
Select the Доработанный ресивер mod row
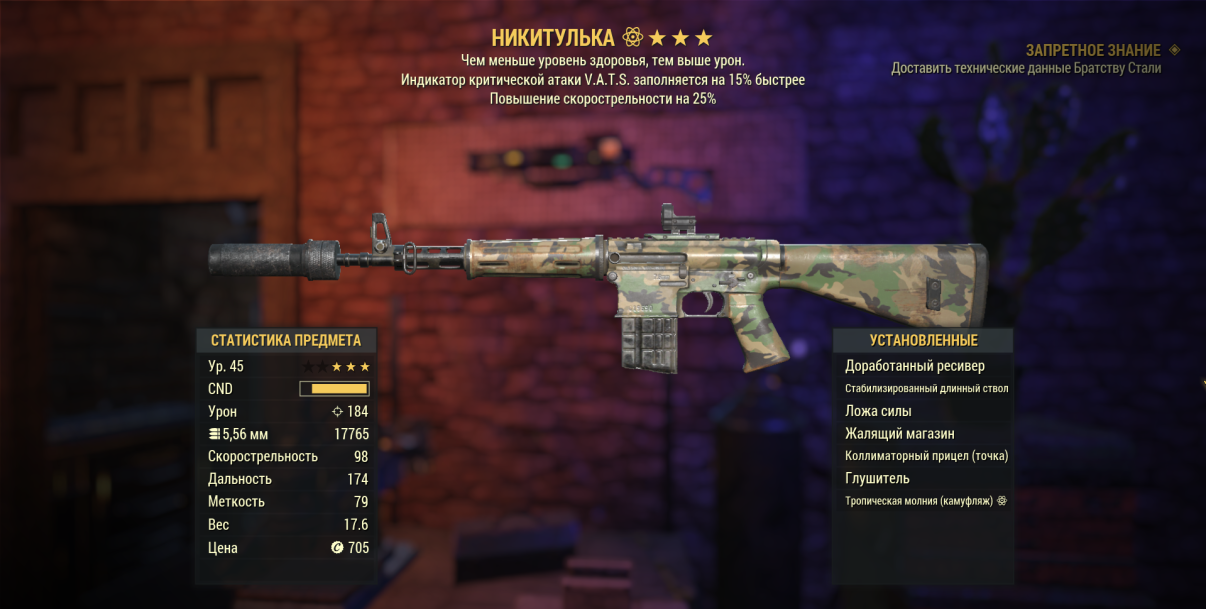[914, 366]
